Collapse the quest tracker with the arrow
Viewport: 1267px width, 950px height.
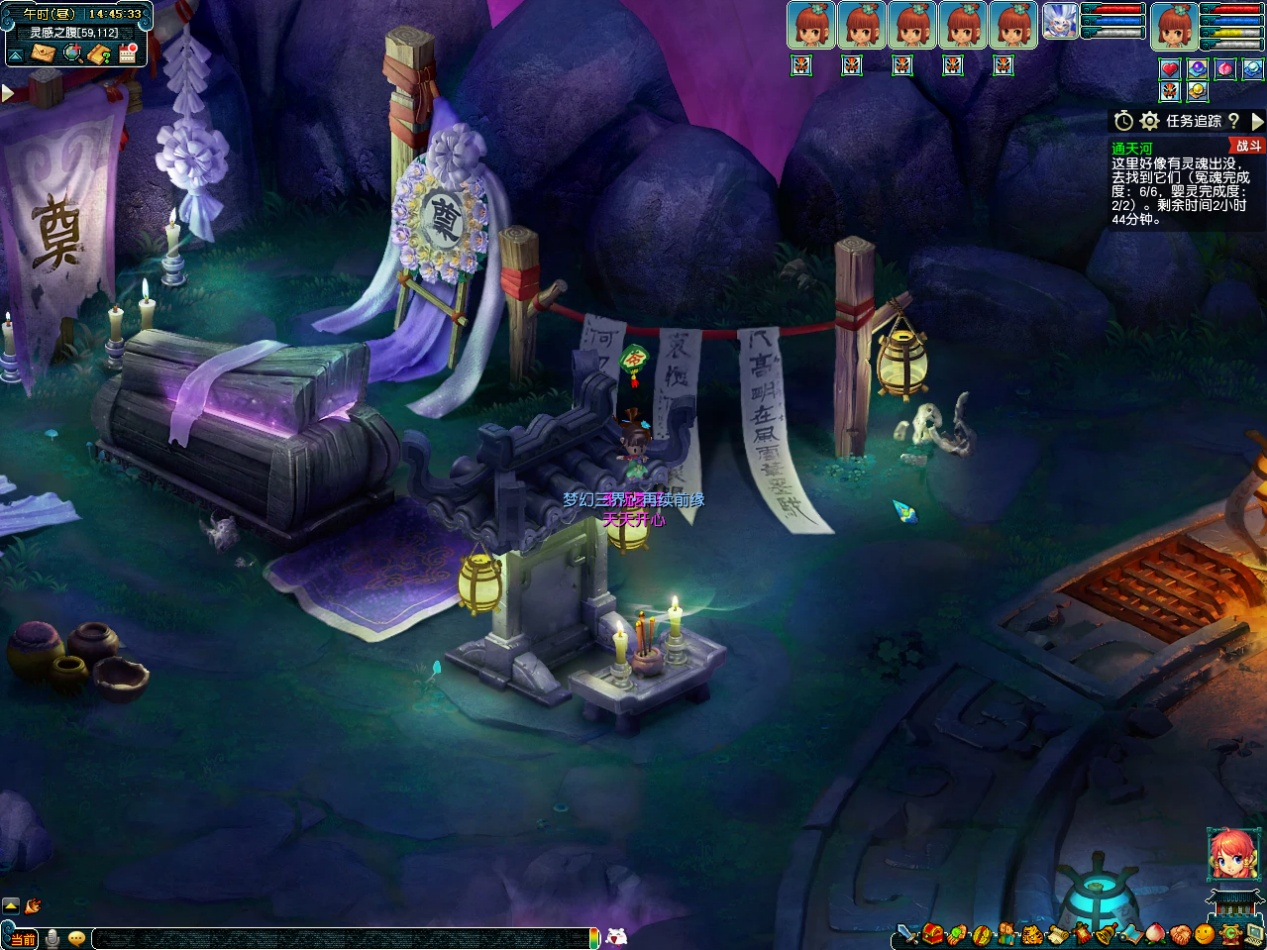click(1257, 121)
